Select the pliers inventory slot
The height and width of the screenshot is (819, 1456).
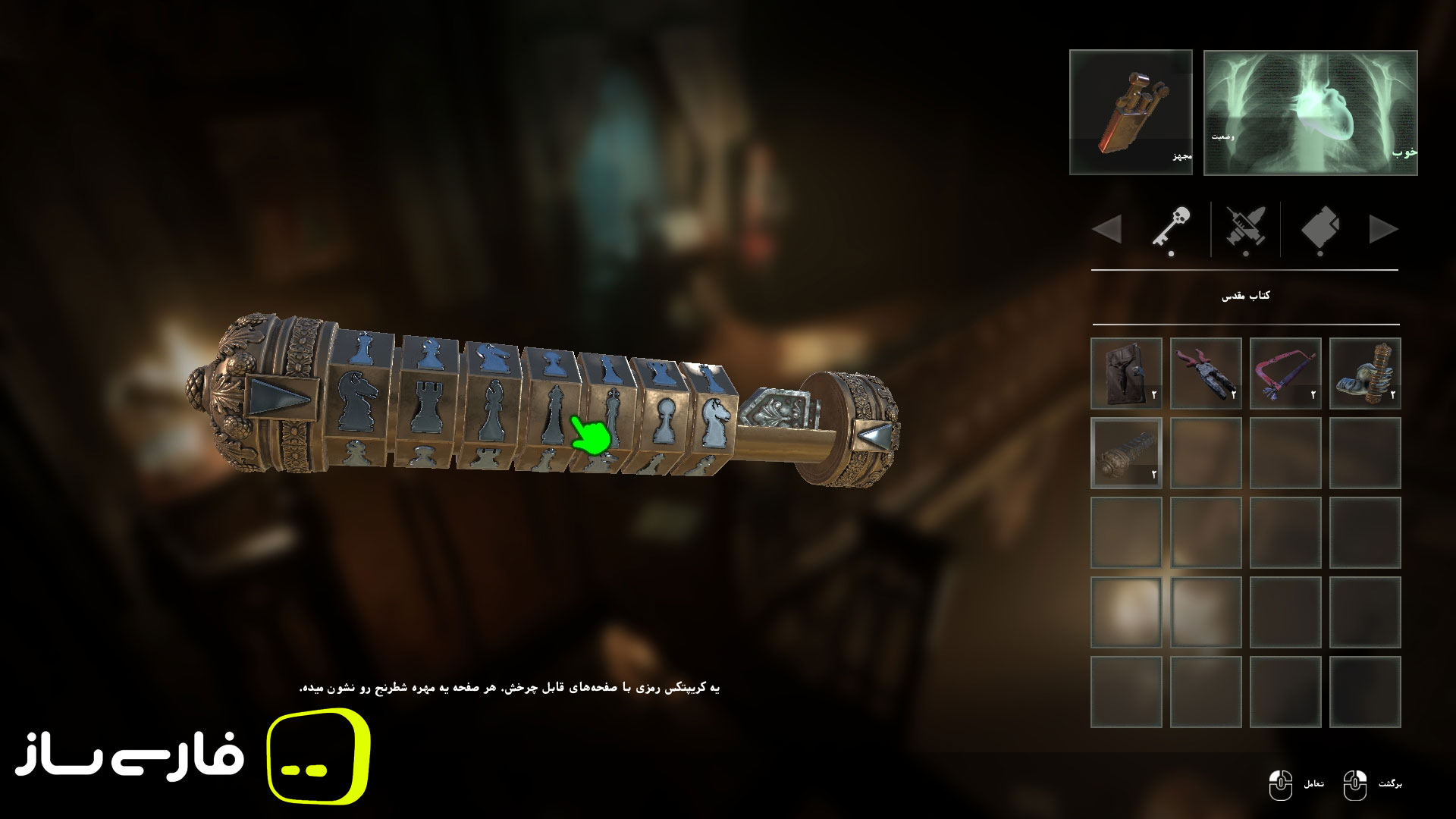tap(1206, 374)
